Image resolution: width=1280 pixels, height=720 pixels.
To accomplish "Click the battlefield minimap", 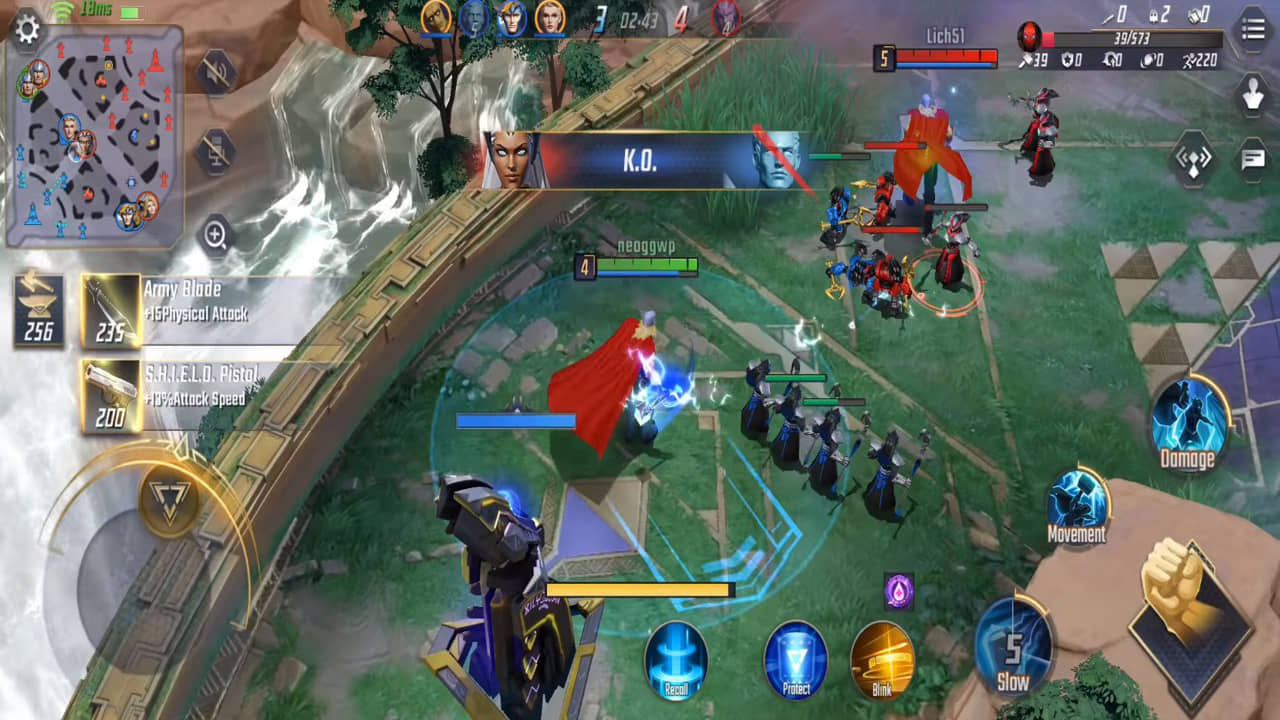I will click(94, 137).
